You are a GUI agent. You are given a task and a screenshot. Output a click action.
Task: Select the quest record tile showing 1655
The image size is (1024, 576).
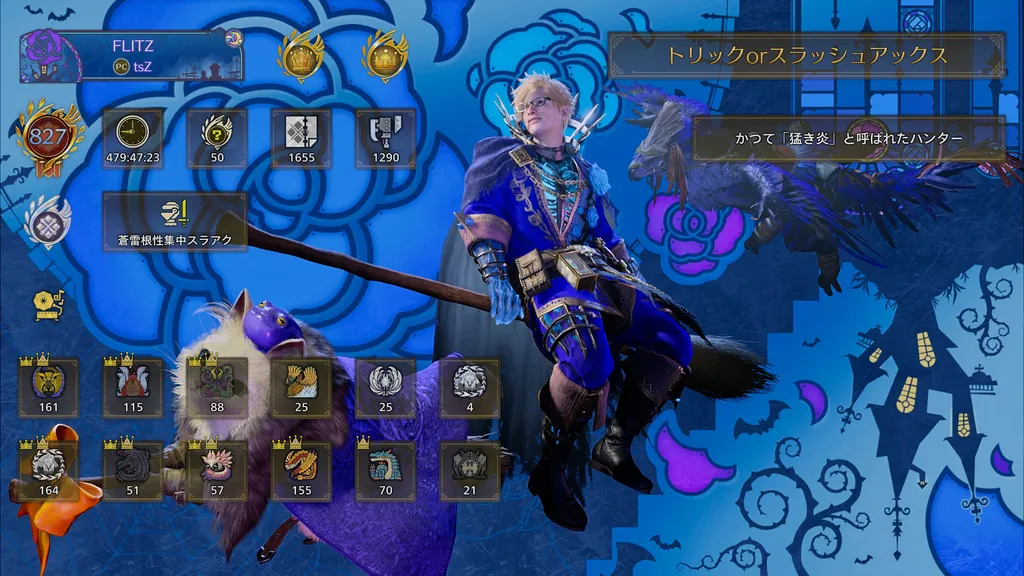(301, 138)
